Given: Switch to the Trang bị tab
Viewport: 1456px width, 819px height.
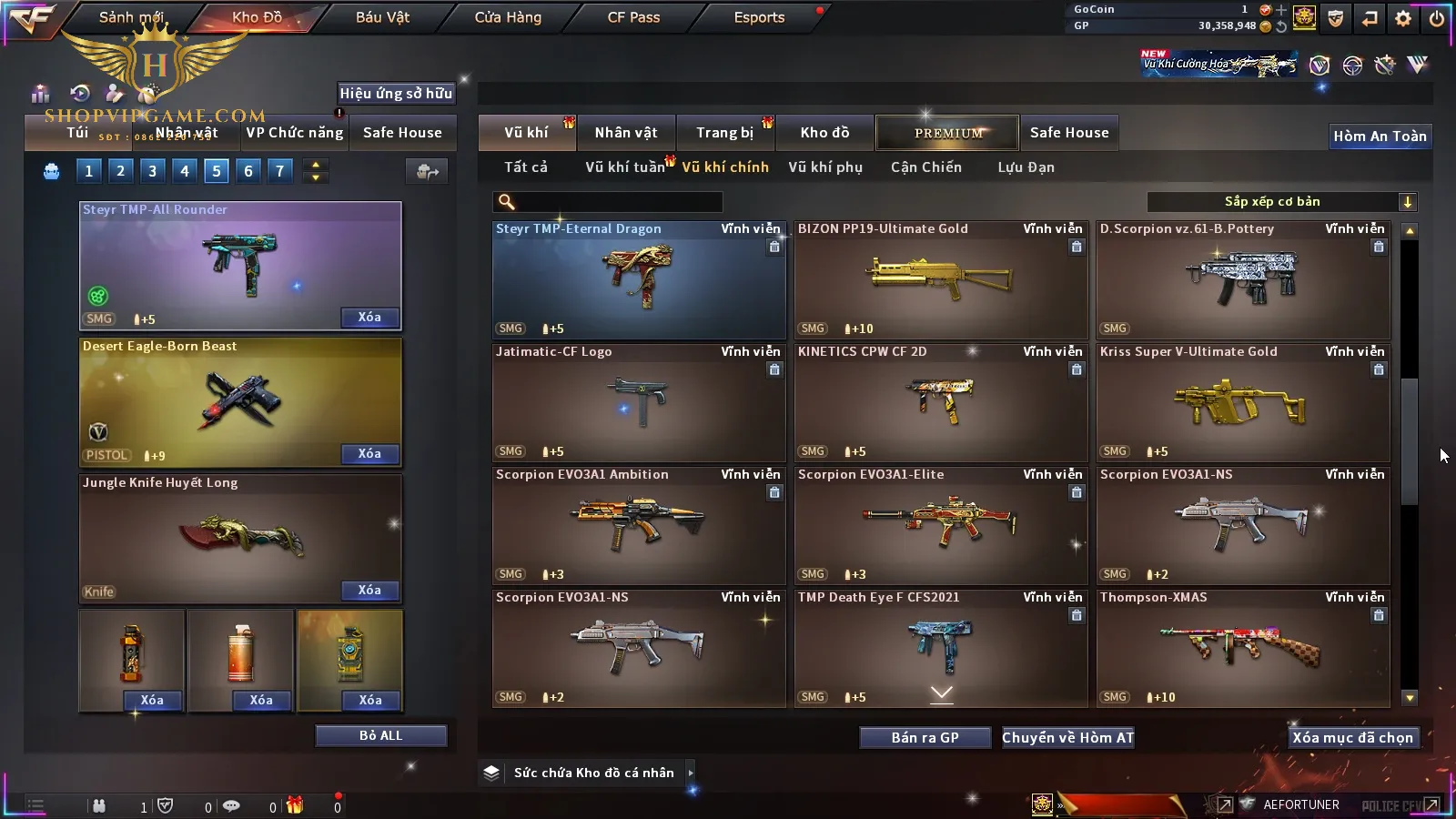Looking at the screenshot, I should 724,133.
